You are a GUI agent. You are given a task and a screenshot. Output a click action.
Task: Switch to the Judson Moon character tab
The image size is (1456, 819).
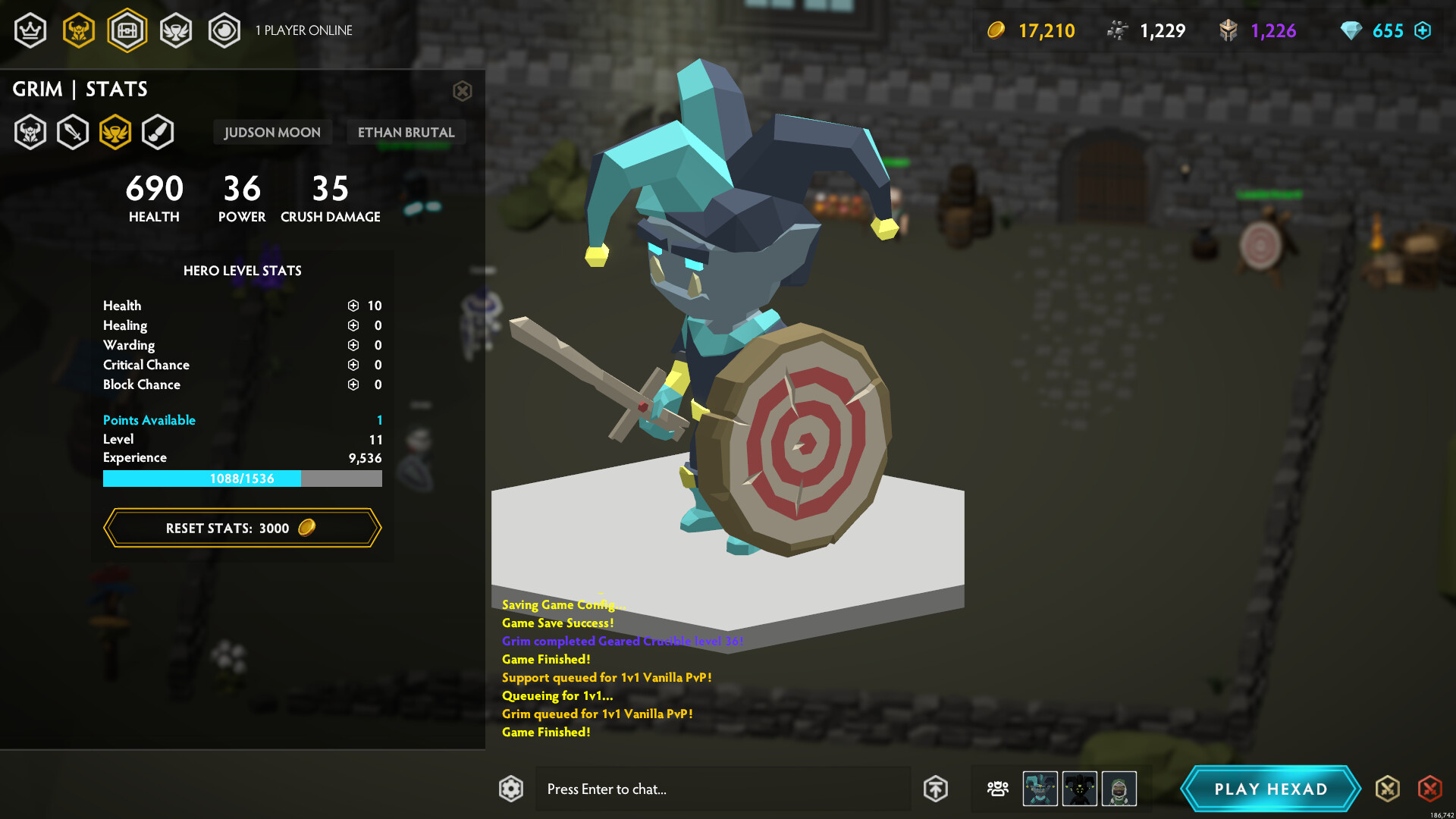tap(272, 132)
